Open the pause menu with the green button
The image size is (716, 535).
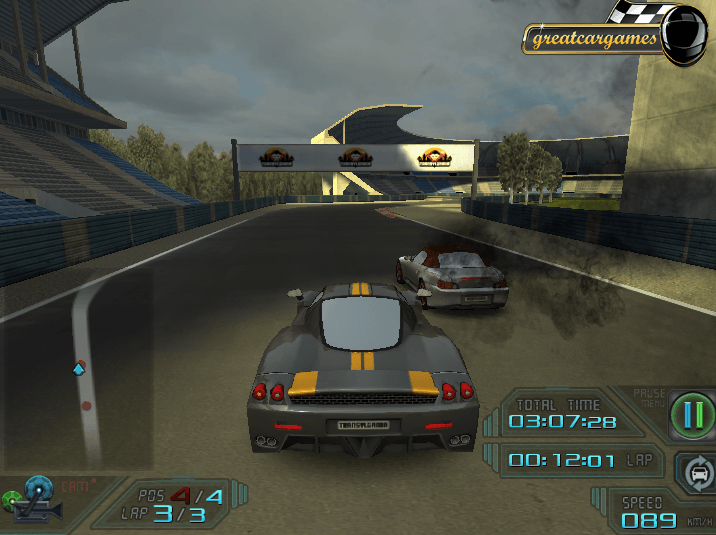(693, 412)
